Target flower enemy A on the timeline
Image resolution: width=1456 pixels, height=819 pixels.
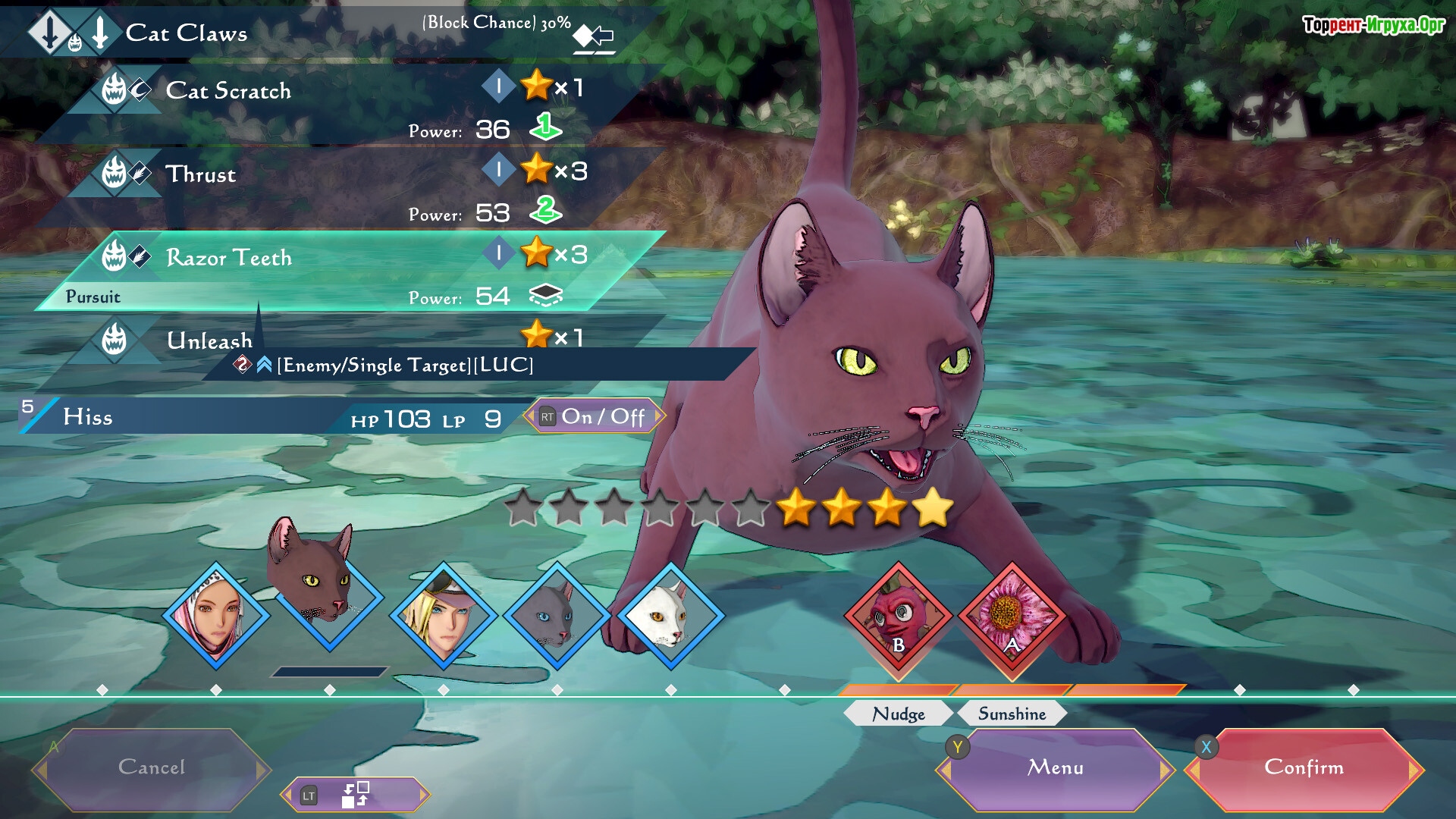click(x=1012, y=615)
